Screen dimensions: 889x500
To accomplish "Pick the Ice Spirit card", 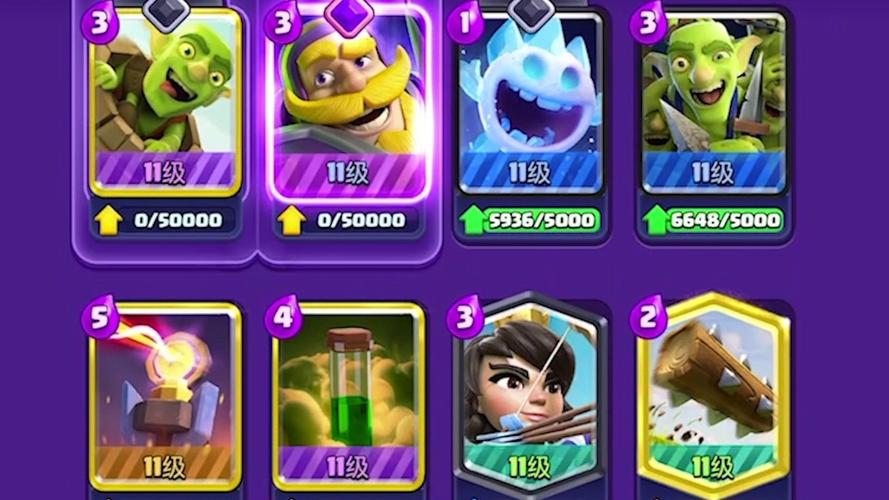I will (x=530, y=100).
